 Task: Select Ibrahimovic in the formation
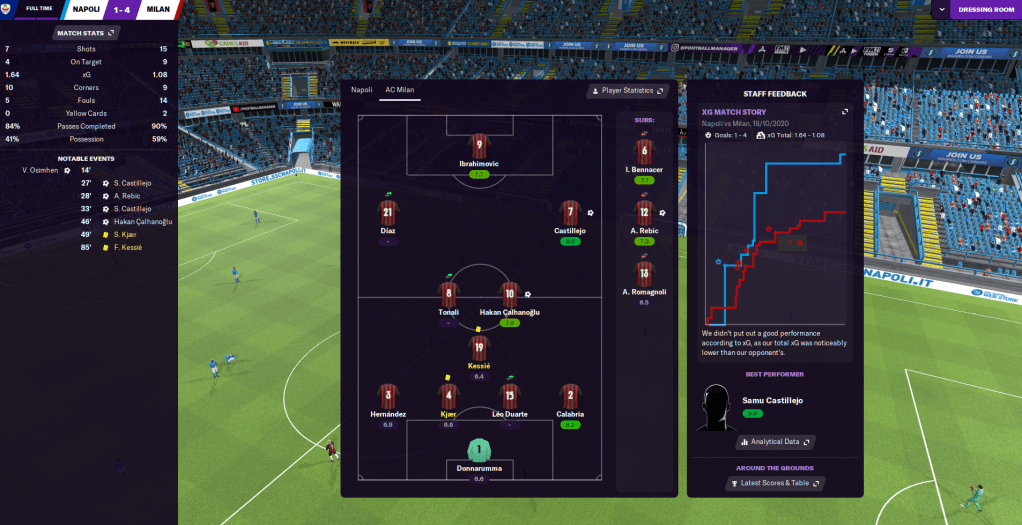[479, 150]
